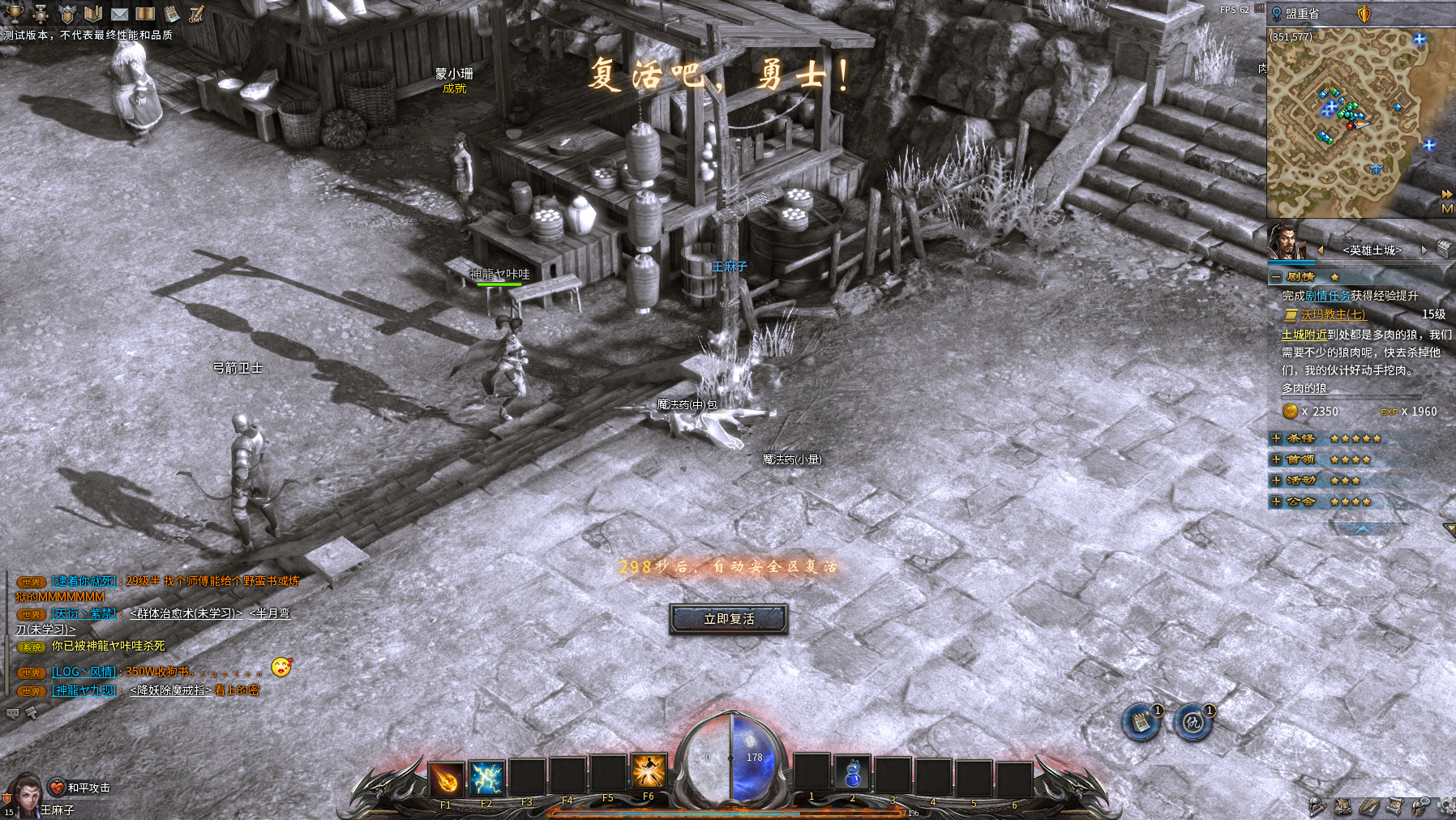
Task: Activate the lightning skill in F2 slot
Action: pos(486,779)
